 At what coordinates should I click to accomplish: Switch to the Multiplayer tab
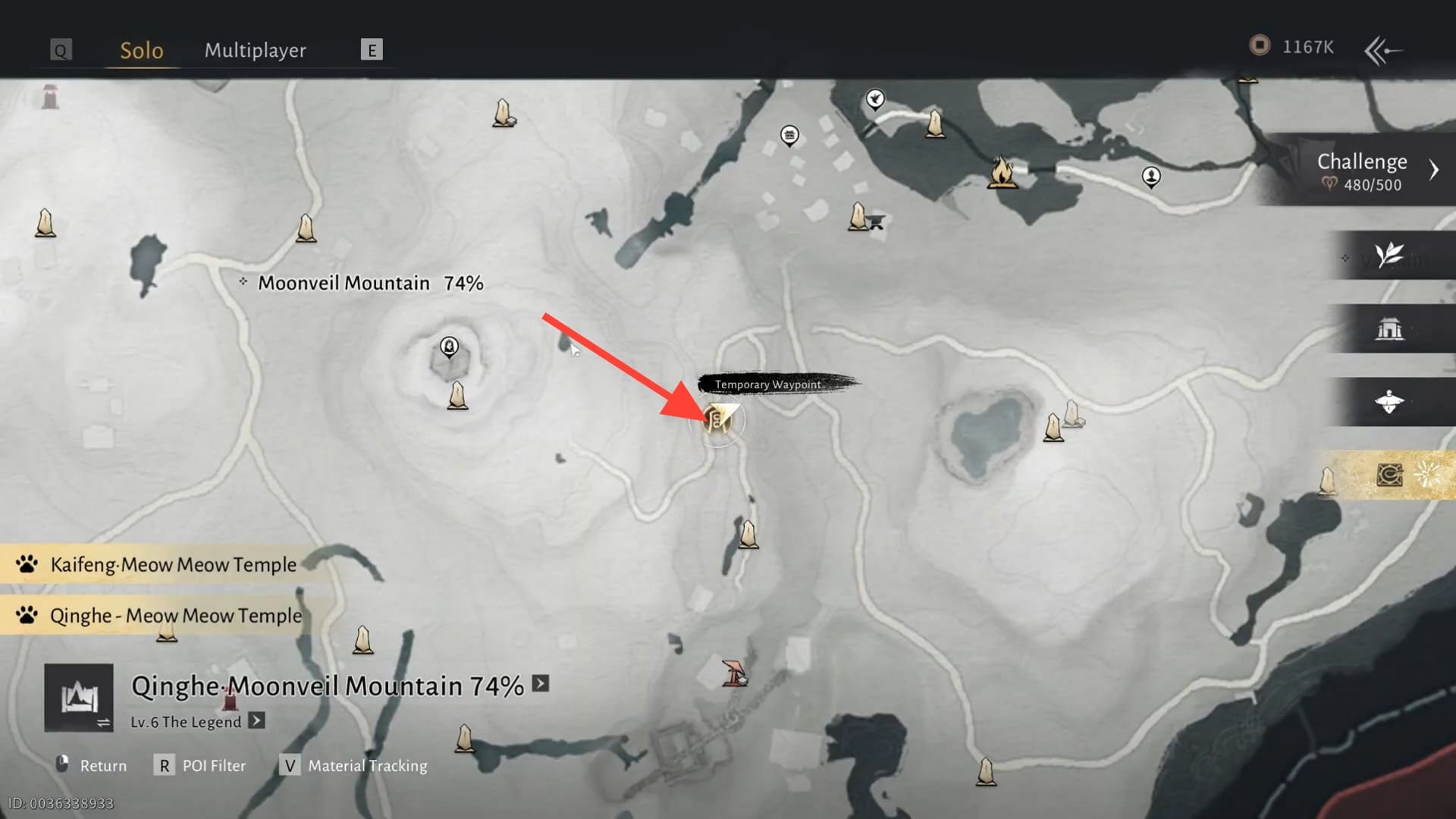(255, 50)
